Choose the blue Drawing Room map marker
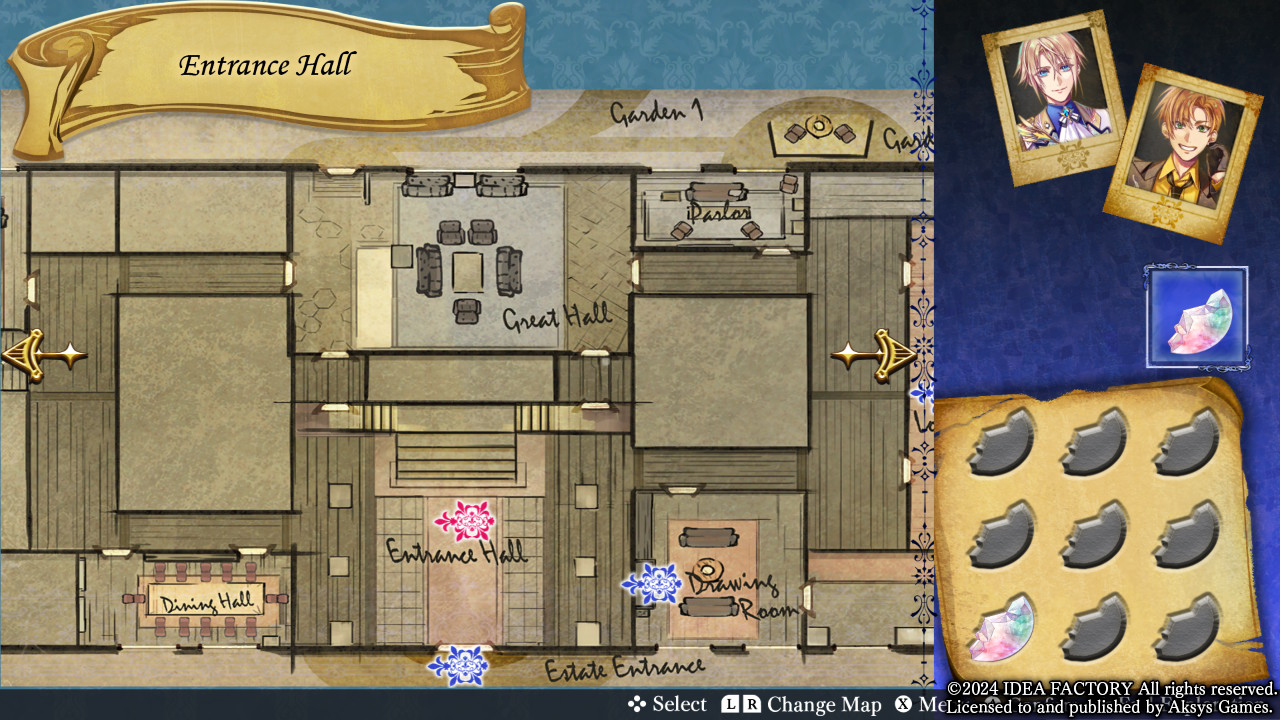This screenshot has height=720, width=1280. coord(652,584)
